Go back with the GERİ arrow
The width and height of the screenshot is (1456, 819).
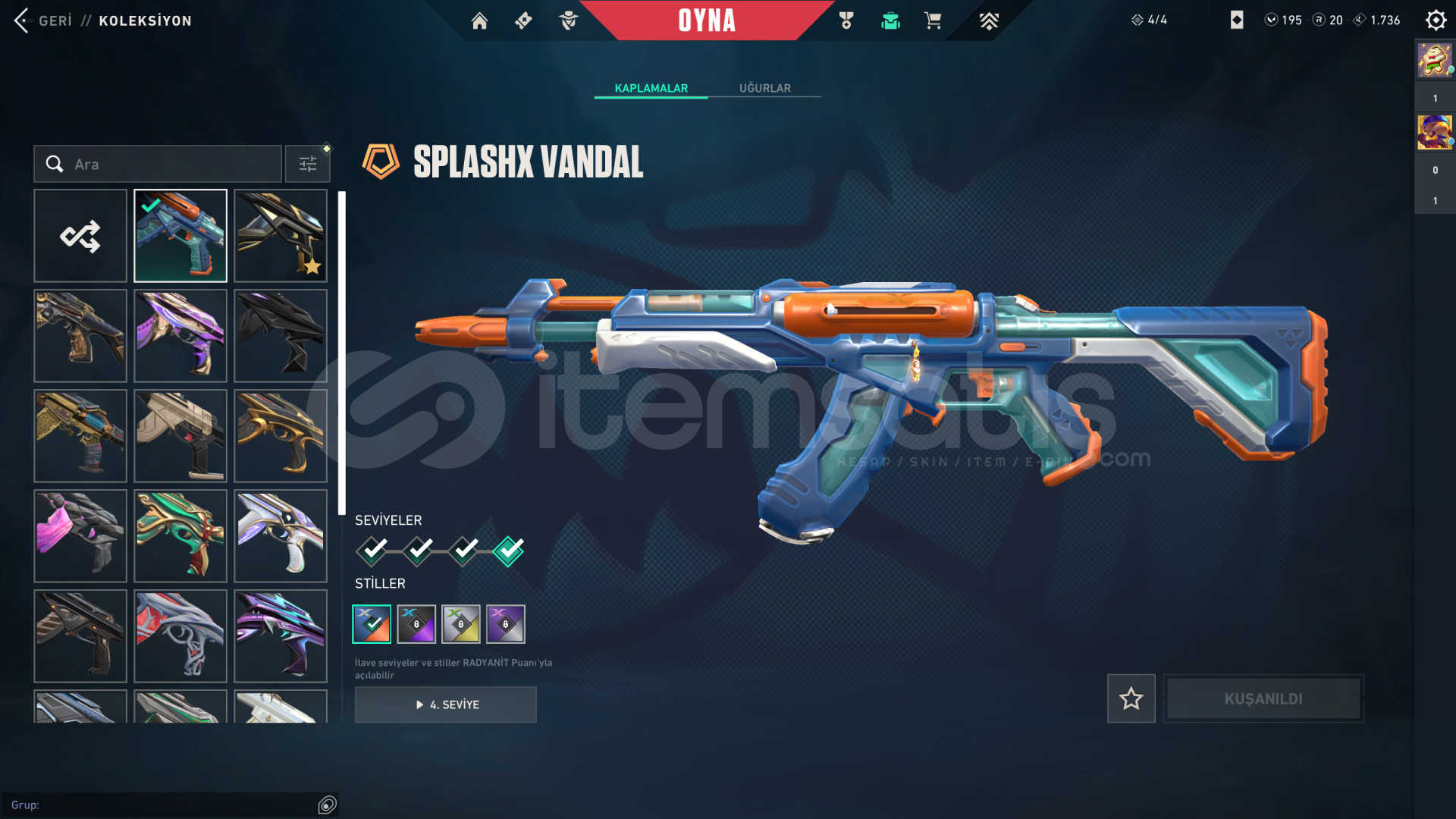pyautogui.click(x=23, y=20)
